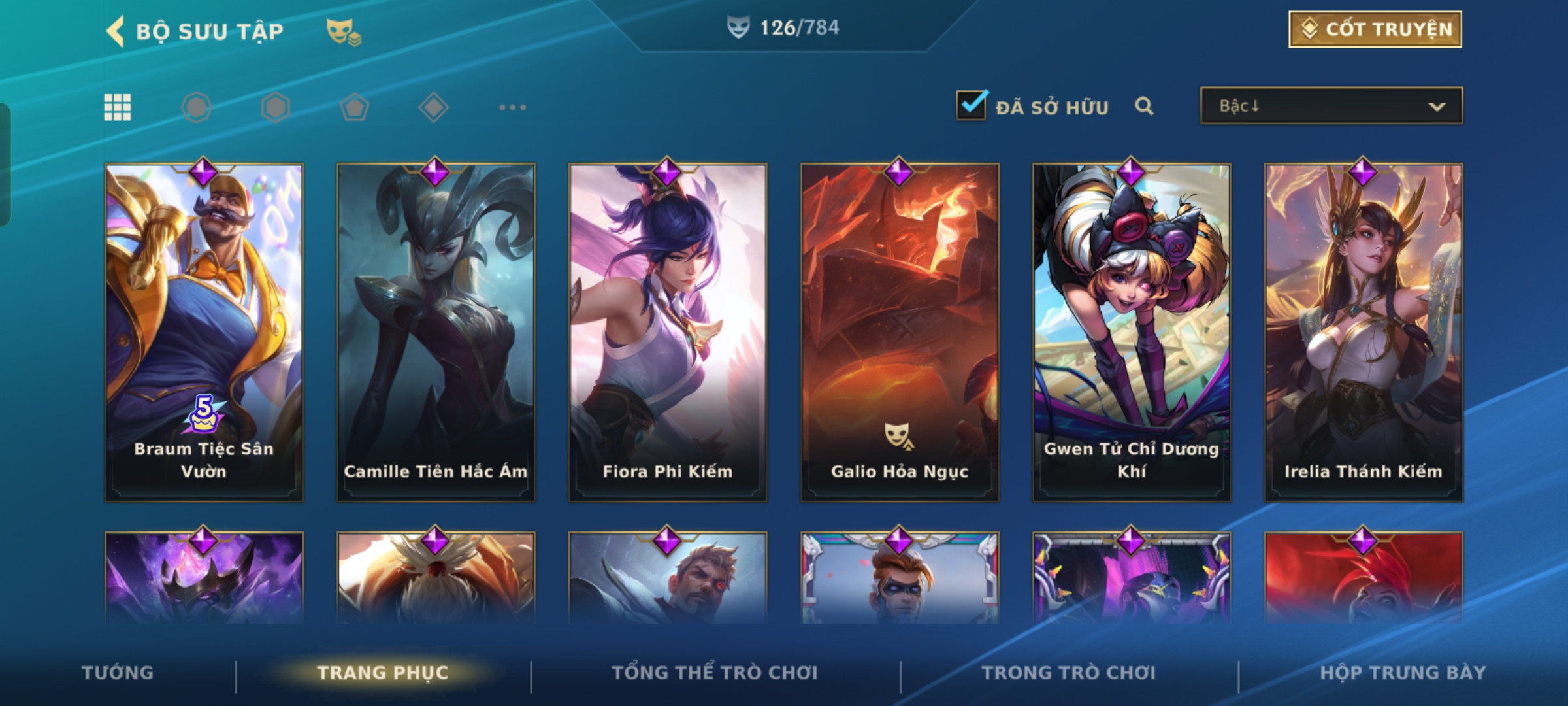Choose the pentagon rarity filter
Screen dimensions: 1568x706
354,107
